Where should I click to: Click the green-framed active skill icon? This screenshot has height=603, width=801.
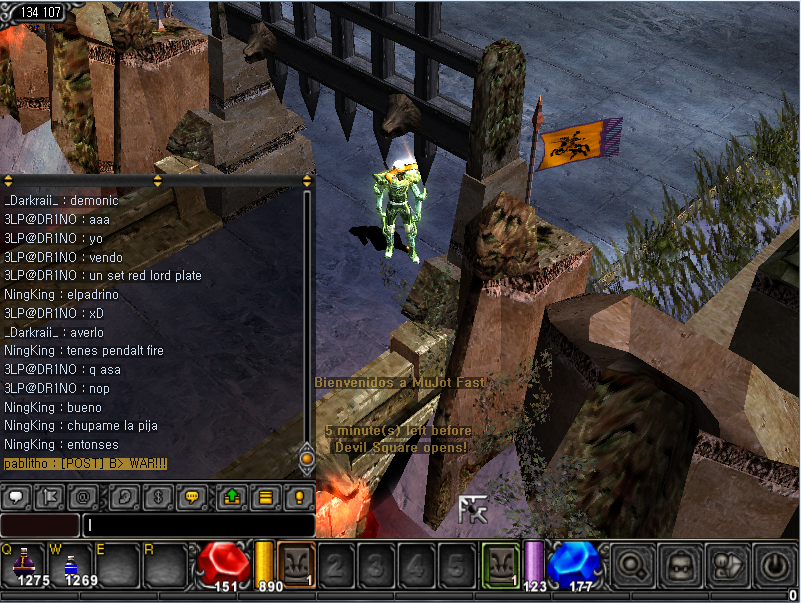tap(500, 564)
